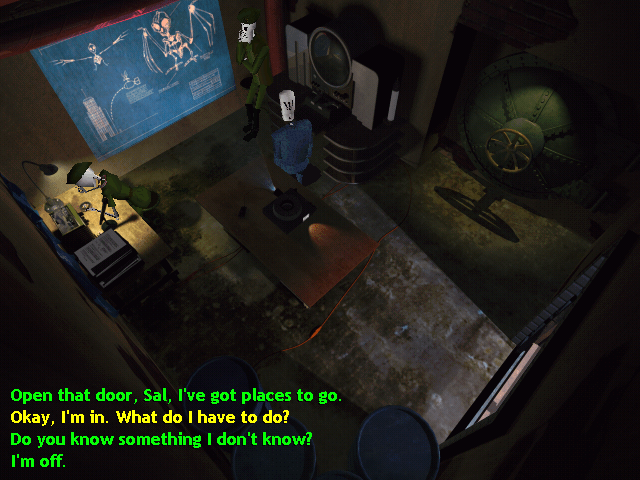Screen dimensions: 640x480
Task: Choose "Open that door, Sal" dialogue line
Action: 175,395
